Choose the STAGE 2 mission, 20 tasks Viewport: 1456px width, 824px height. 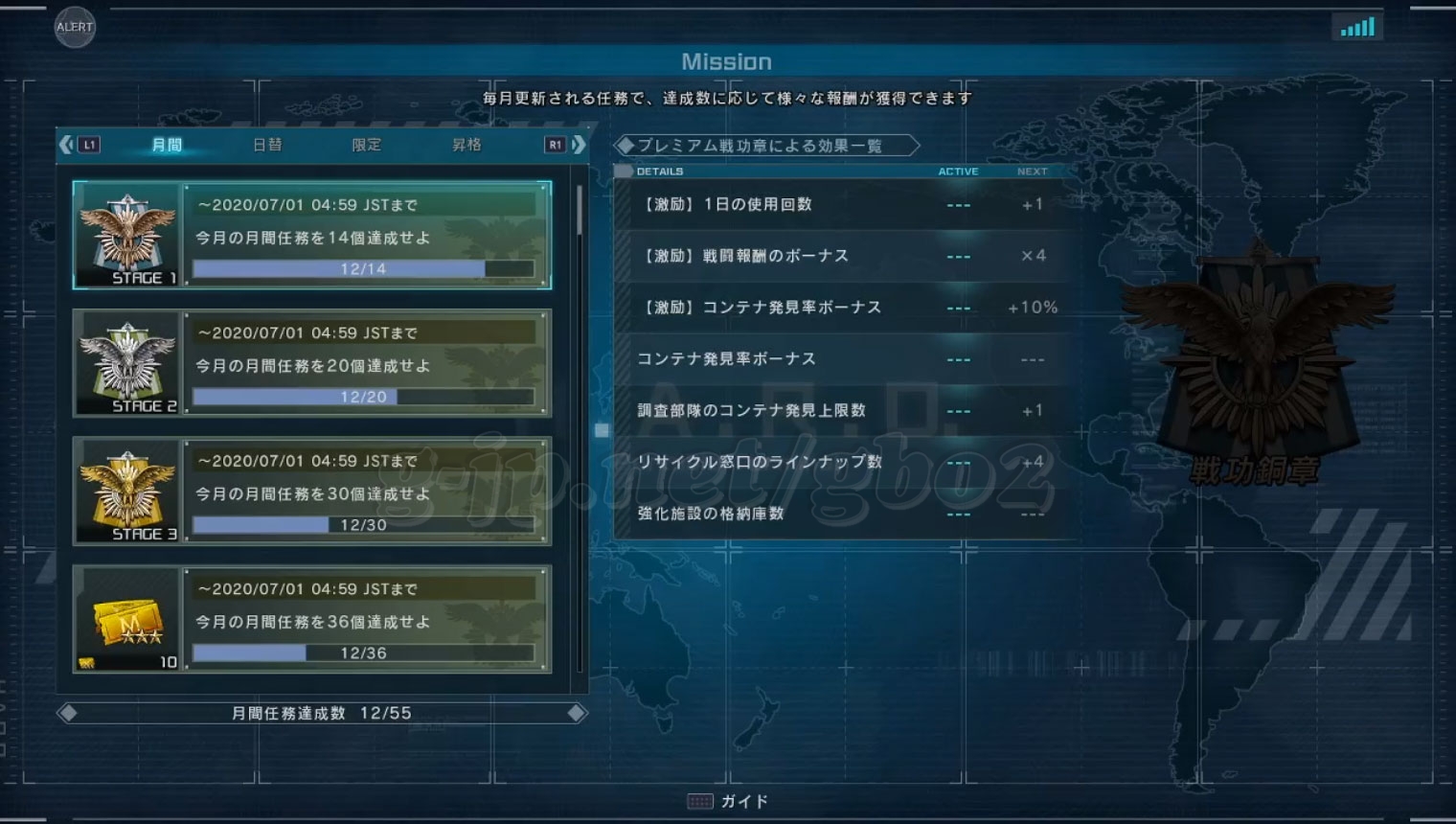[312, 363]
